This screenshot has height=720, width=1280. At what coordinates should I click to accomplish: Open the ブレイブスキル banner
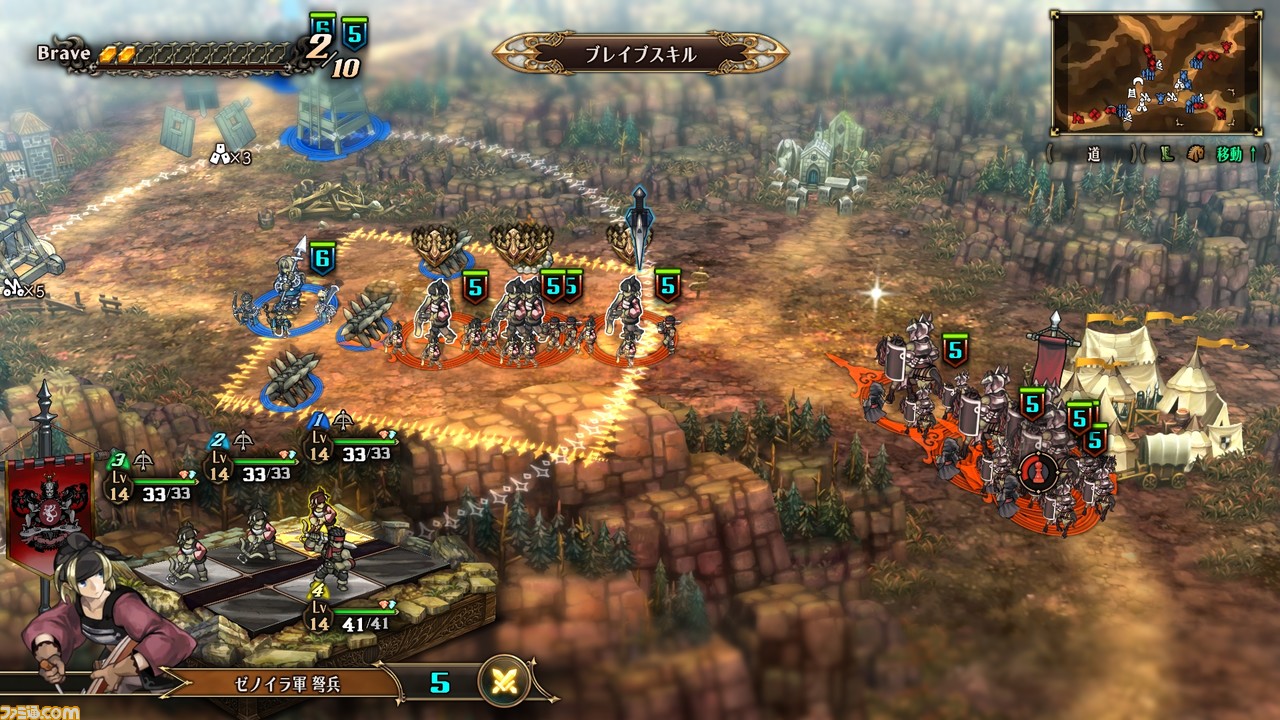click(x=640, y=54)
